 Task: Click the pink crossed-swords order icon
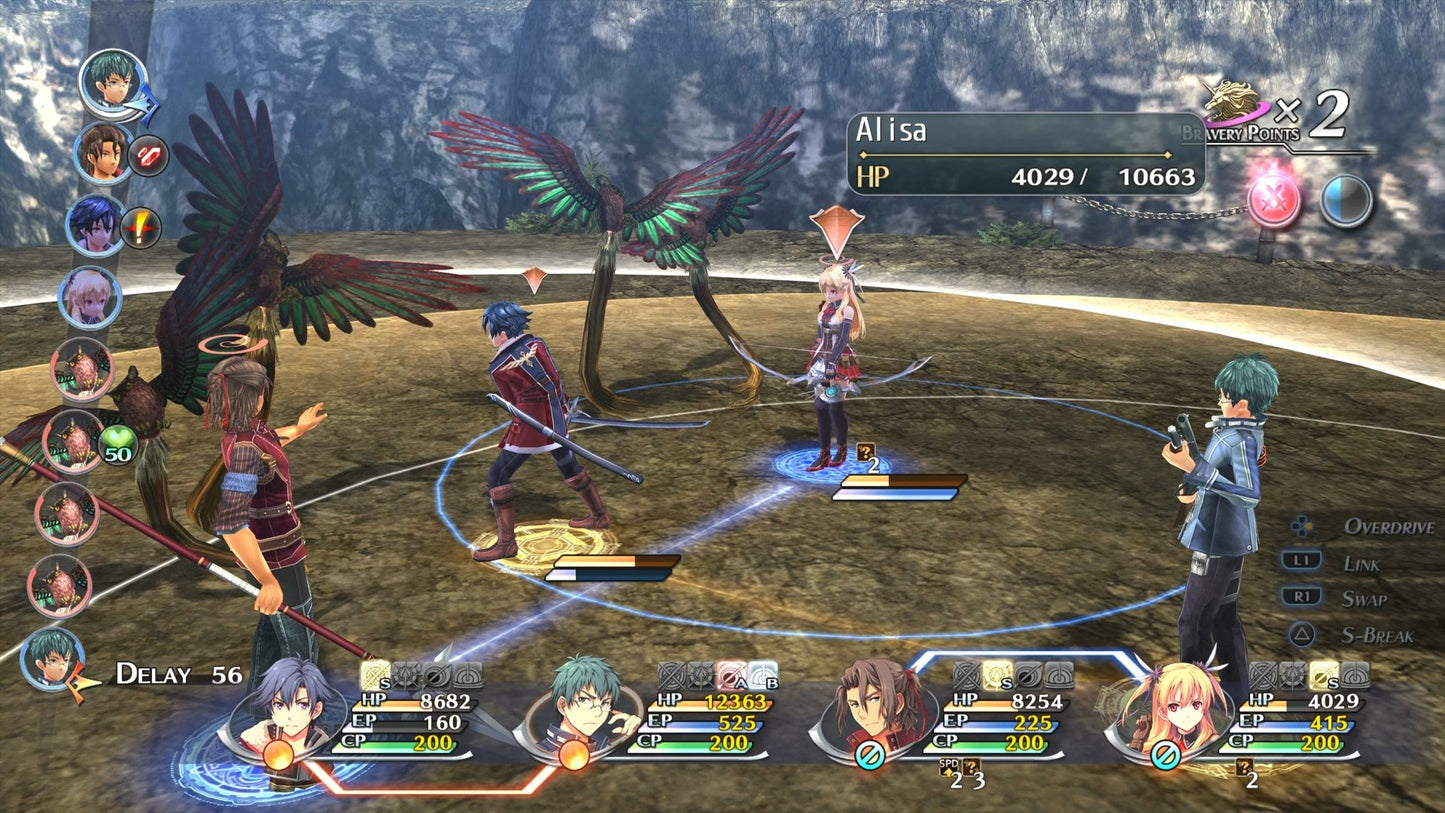[1274, 200]
